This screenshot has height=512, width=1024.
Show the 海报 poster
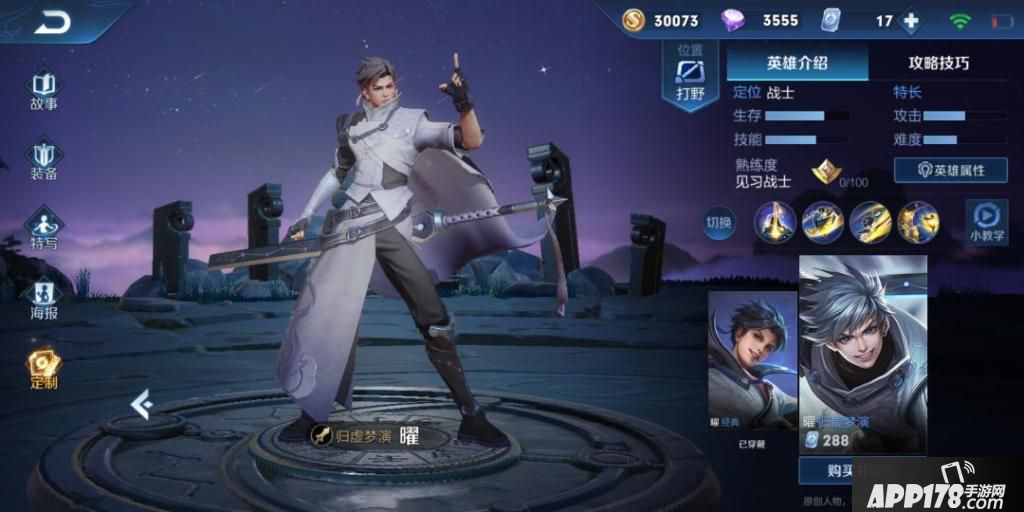click(x=43, y=297)
